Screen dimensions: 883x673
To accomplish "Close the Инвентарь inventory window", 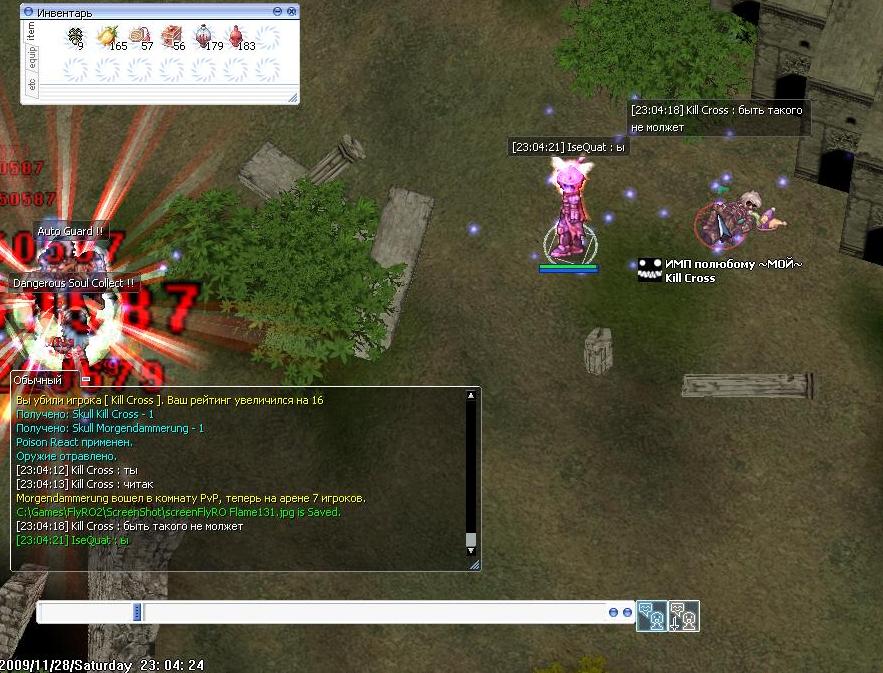I will (x=291, y=11).
